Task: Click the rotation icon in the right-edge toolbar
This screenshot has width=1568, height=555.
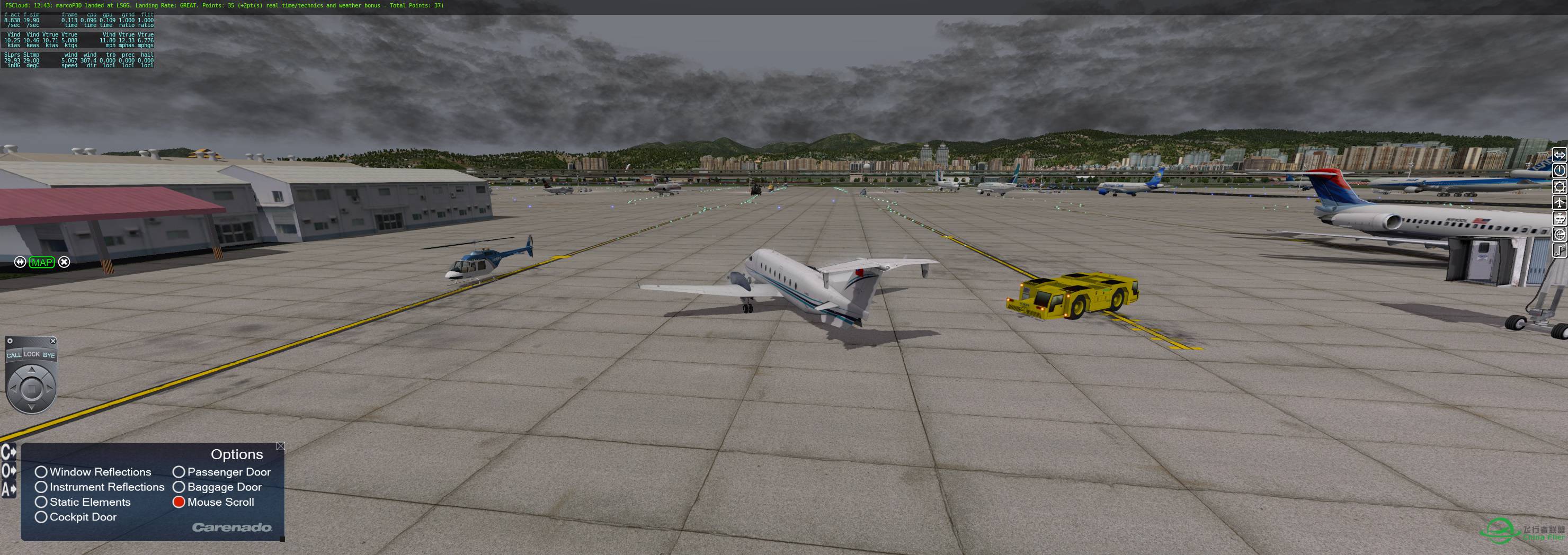Action: (1560, 172)
